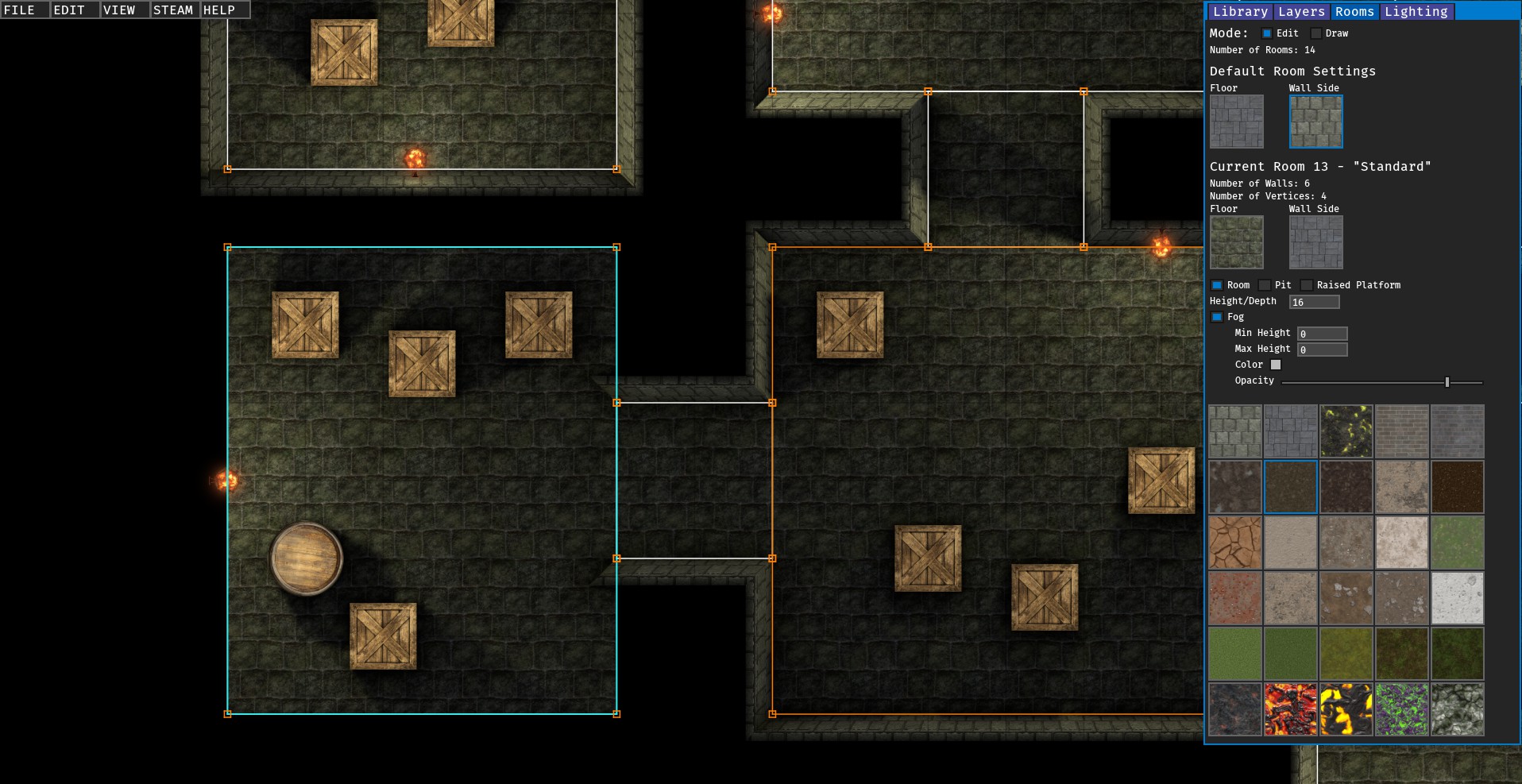This screenshot has height=784, width=1522.
Task: Check the Pit room type checkbox
Action: point(1265,284)
